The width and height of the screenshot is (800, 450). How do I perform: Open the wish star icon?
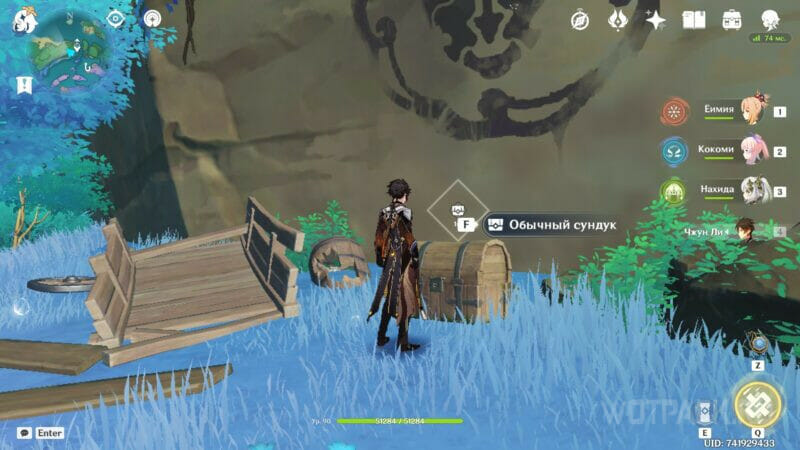(656, 19)
